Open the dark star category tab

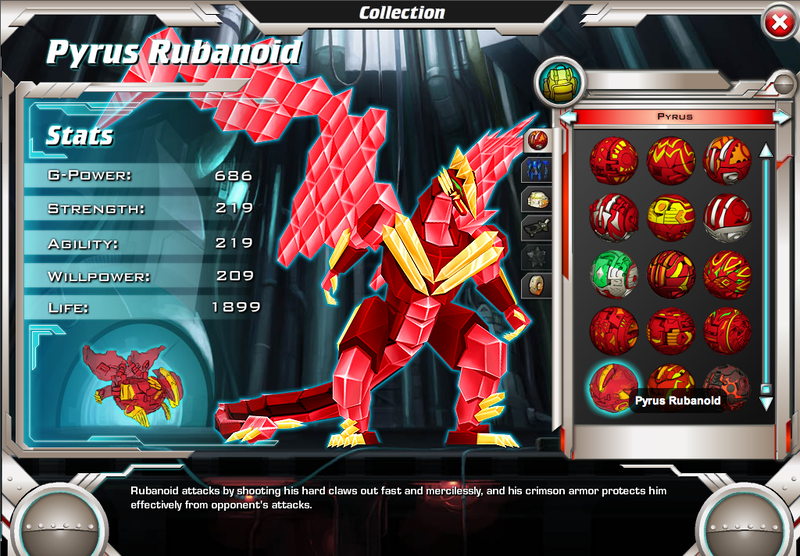[x=537, y=257]
